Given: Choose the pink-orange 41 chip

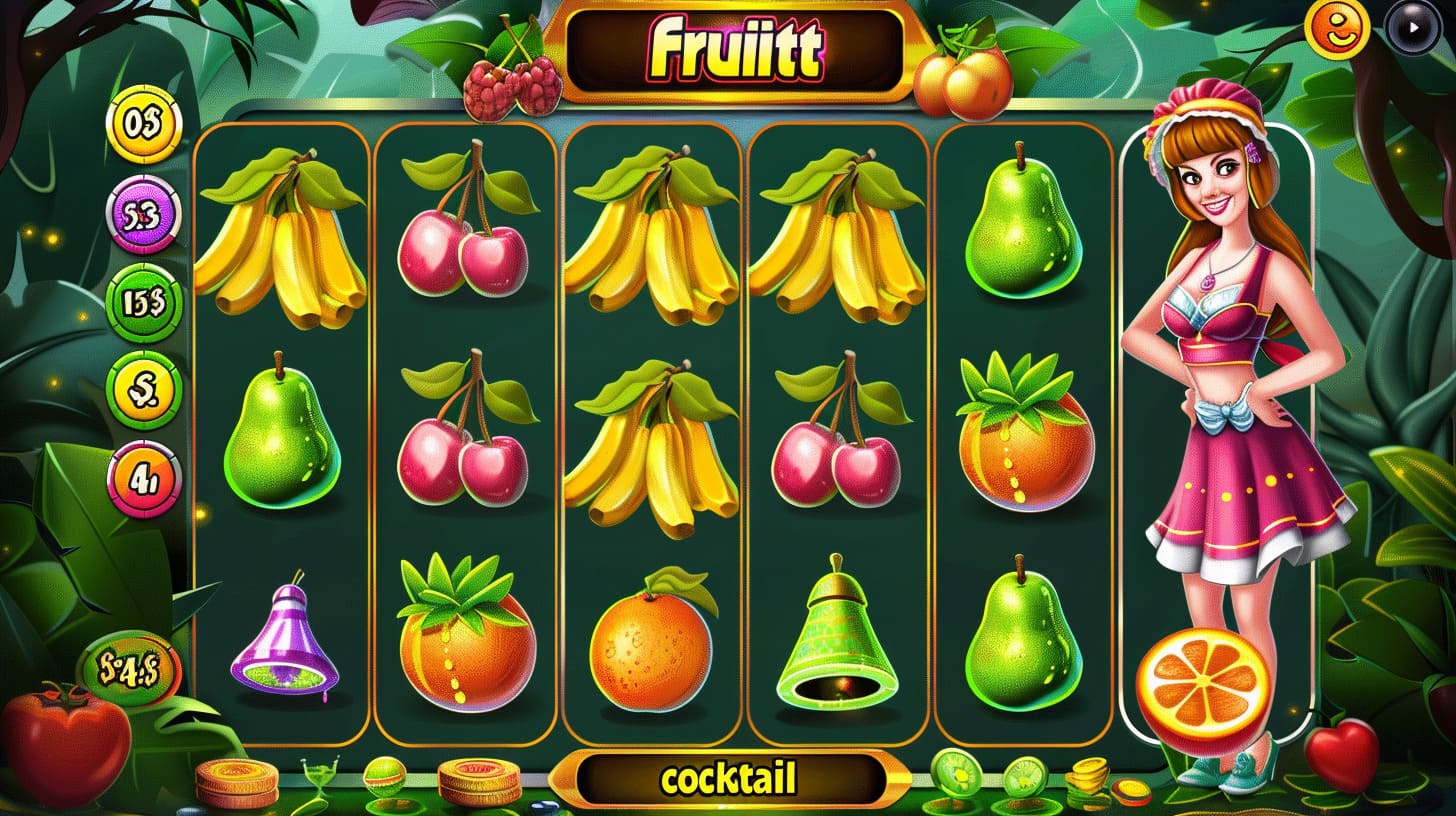Looking at the screenshot, I should click(144, 480).
